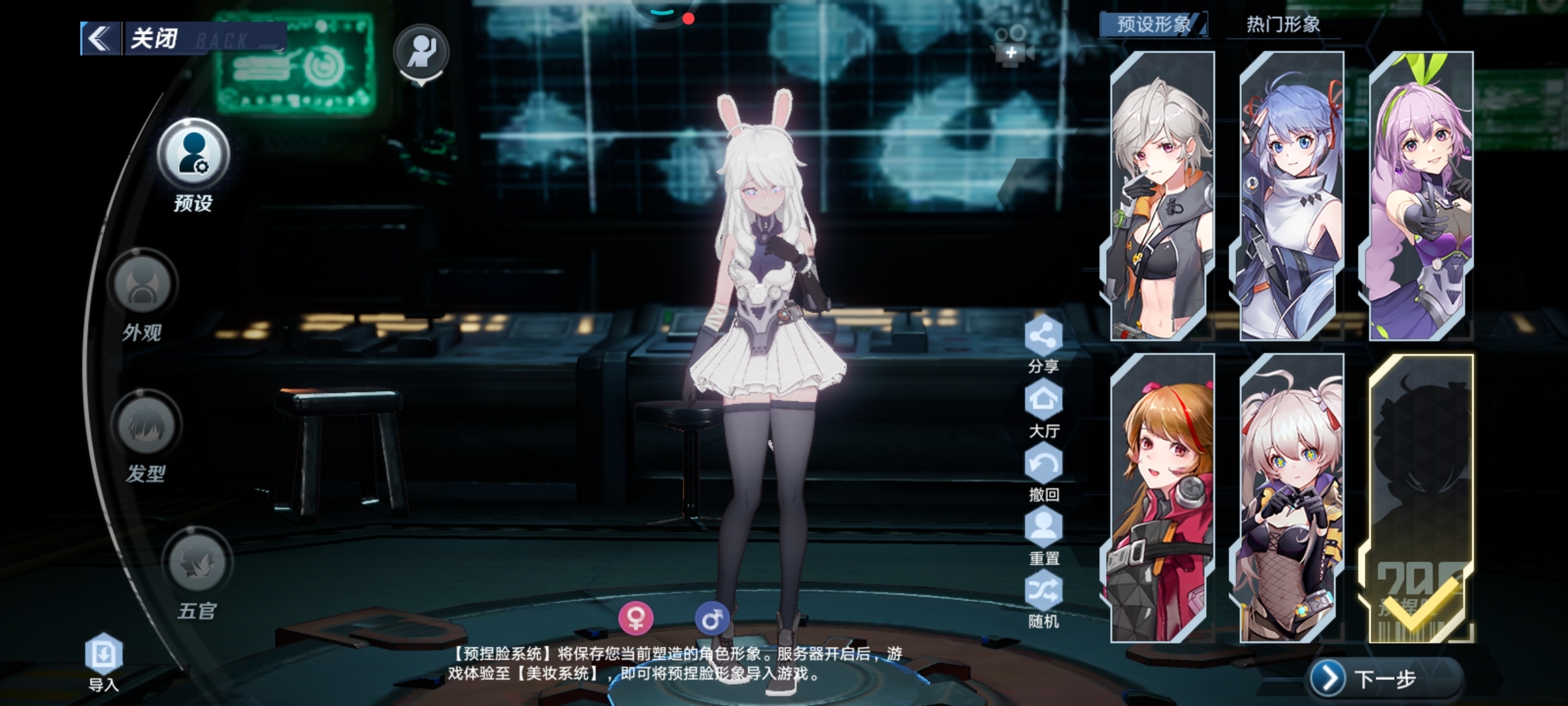
Task: Pick the blue-haired preset portrait
Action: (1290, 196)
